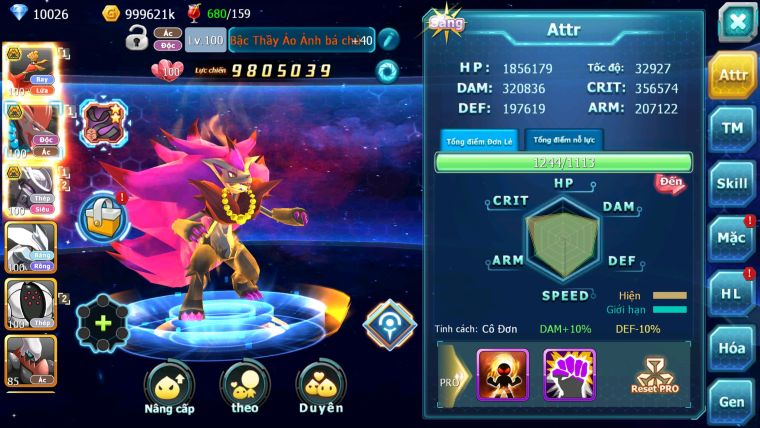760x428 pixels.
Task: Switch to the Skill side tab
Action: coord(732,184)
